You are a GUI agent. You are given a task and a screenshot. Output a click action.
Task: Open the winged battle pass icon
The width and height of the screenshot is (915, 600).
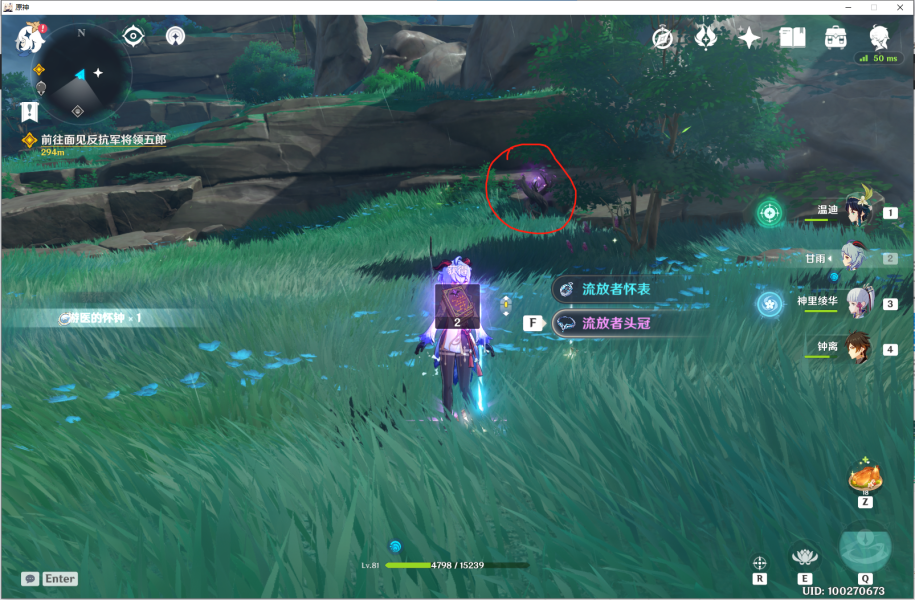(706, 38)
